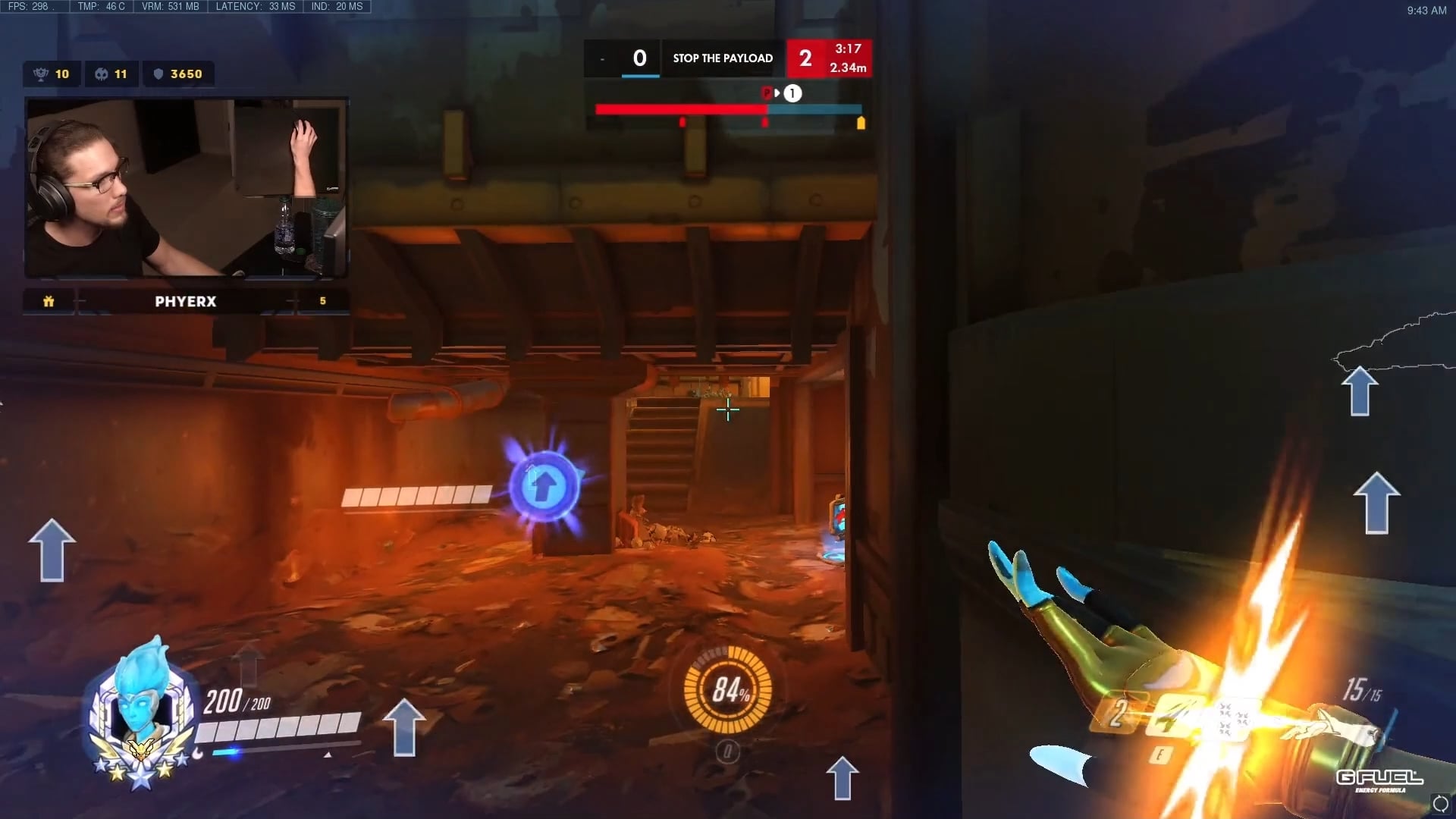Expand the small triangle under the health bar

[326, 755]
